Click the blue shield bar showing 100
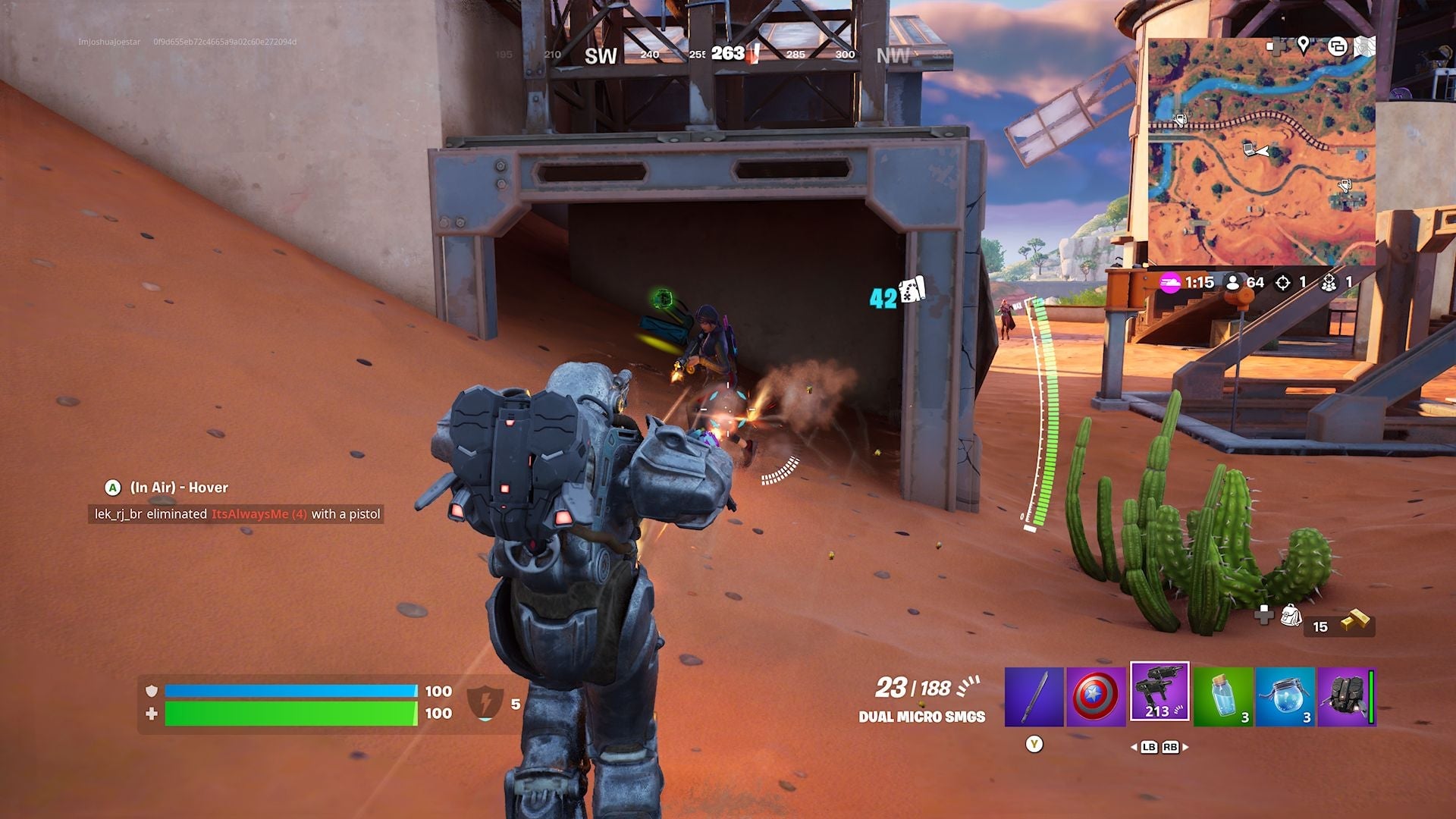The image size is (1456, 819). pyautogui.click(x=292, y=691)
